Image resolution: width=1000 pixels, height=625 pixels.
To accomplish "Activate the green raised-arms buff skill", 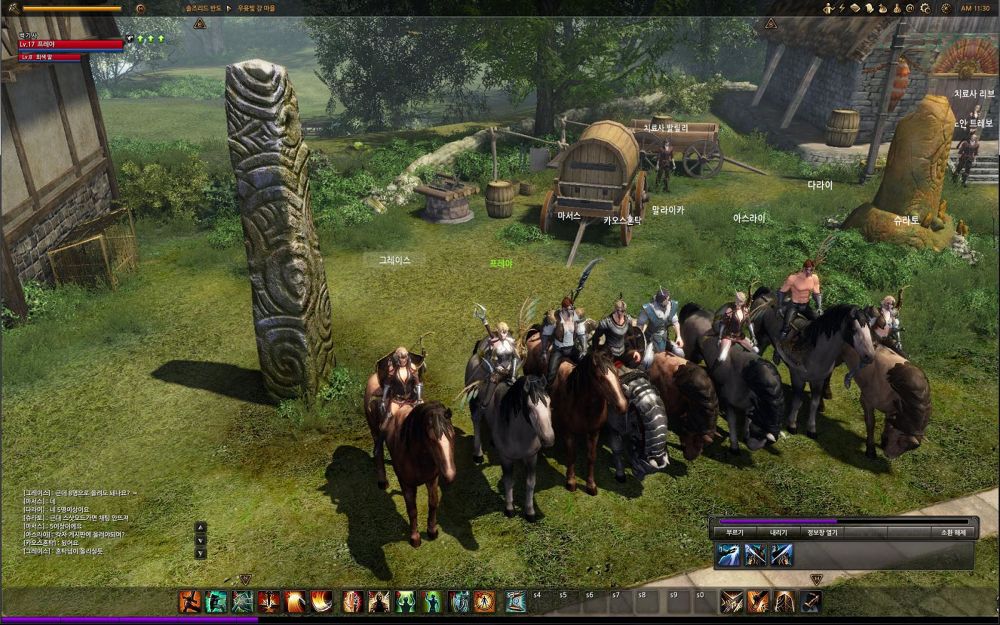I will pos(405,601).
